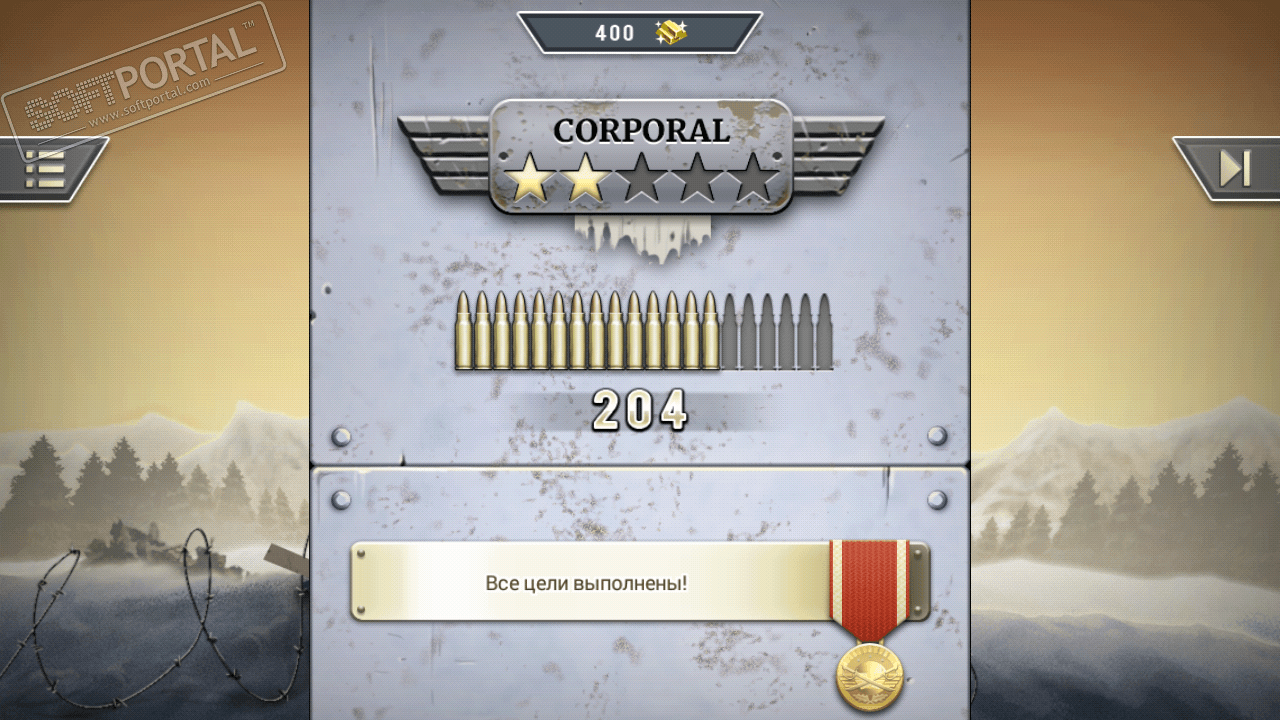The image size is (1280, 720).
Task: Skip ahead with the next-arrow button
Action: (1234, 168)
